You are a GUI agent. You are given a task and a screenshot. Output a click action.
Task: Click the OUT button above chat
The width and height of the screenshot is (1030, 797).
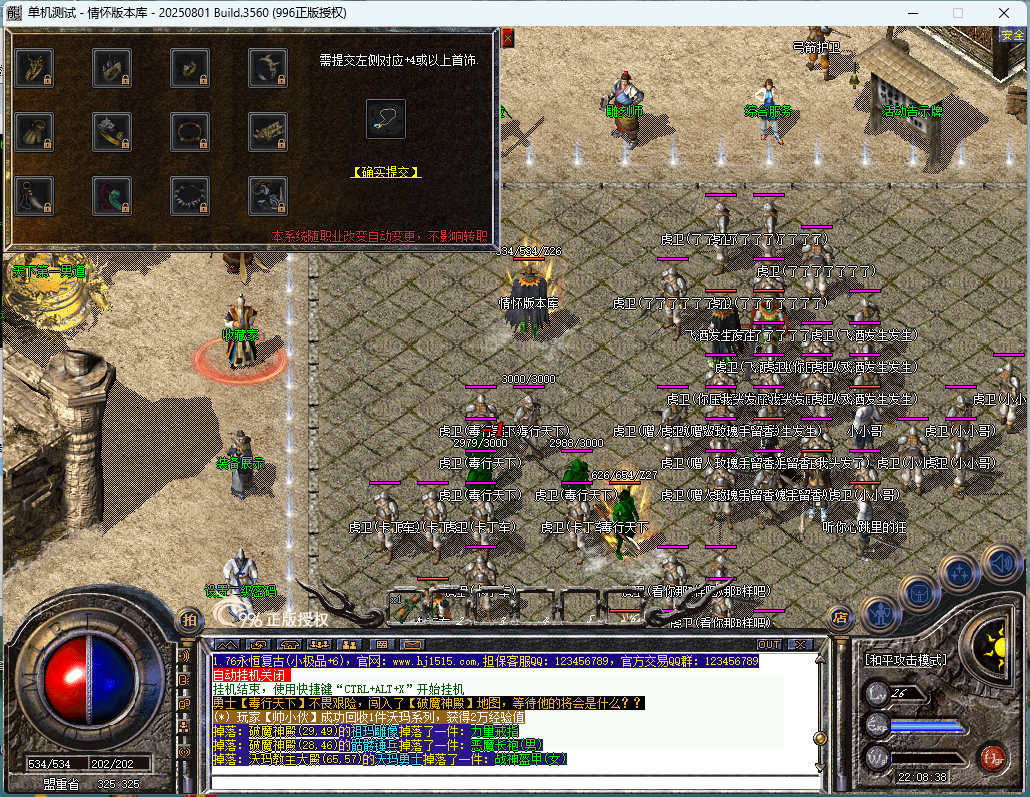pos(769,644)
